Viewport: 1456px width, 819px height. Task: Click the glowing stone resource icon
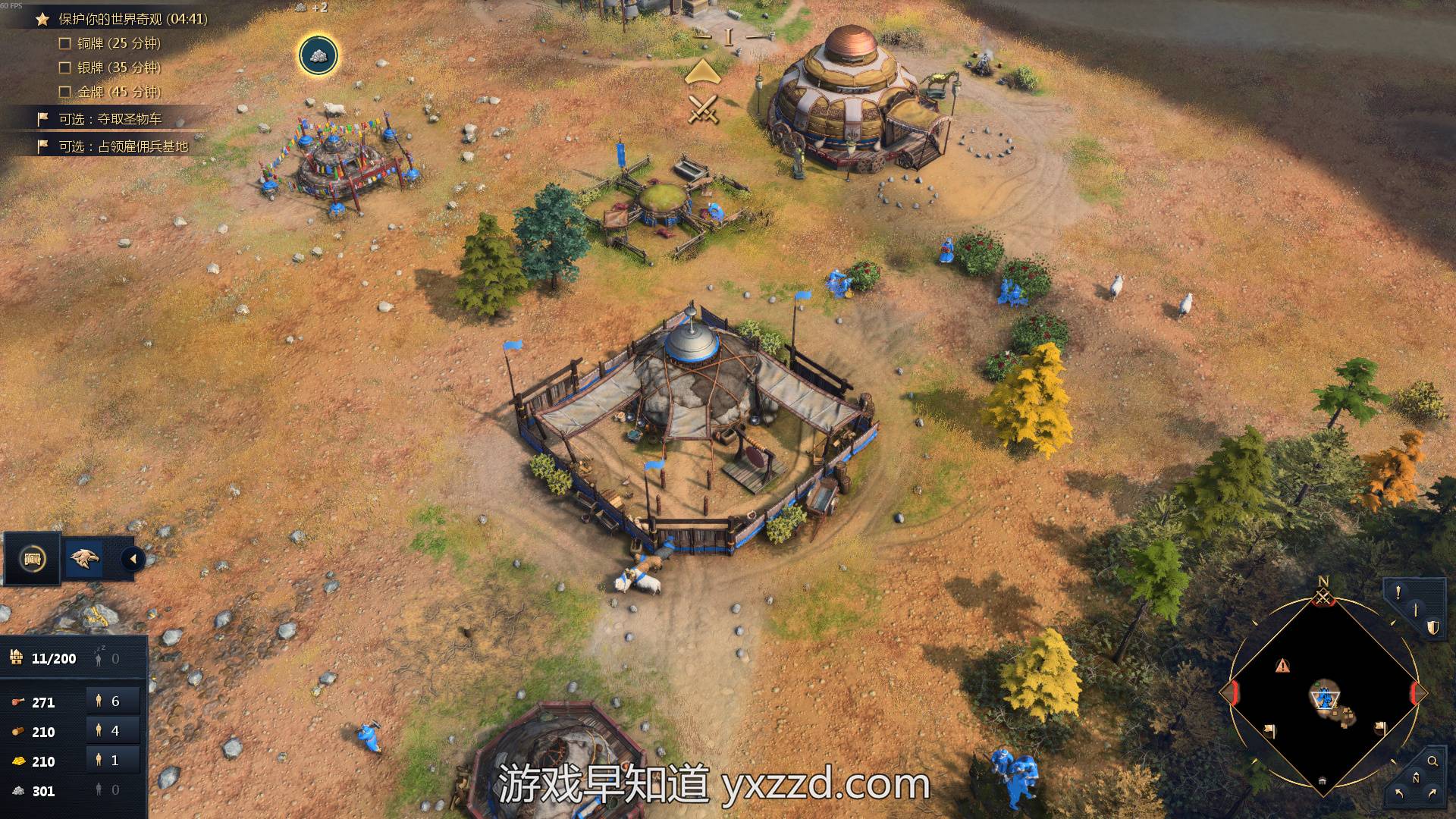point(318,55)
